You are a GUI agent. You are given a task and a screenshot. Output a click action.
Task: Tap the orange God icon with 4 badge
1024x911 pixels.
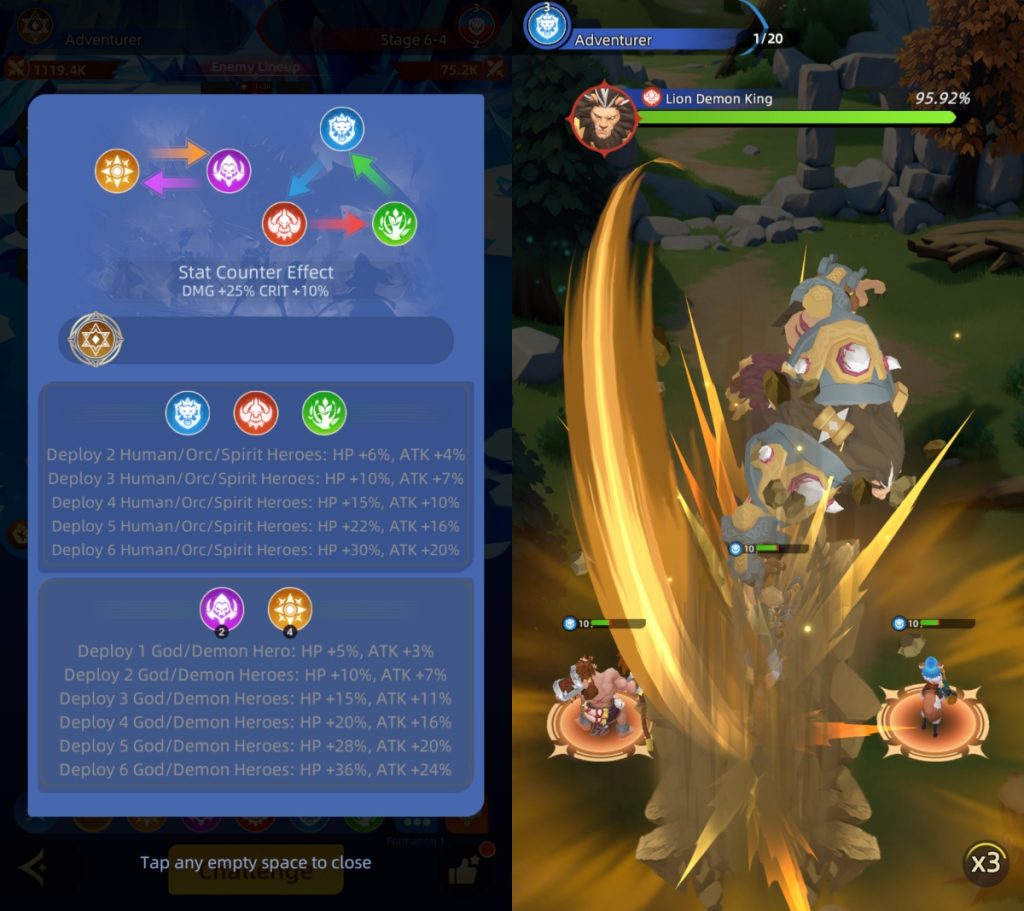(290, 609)
